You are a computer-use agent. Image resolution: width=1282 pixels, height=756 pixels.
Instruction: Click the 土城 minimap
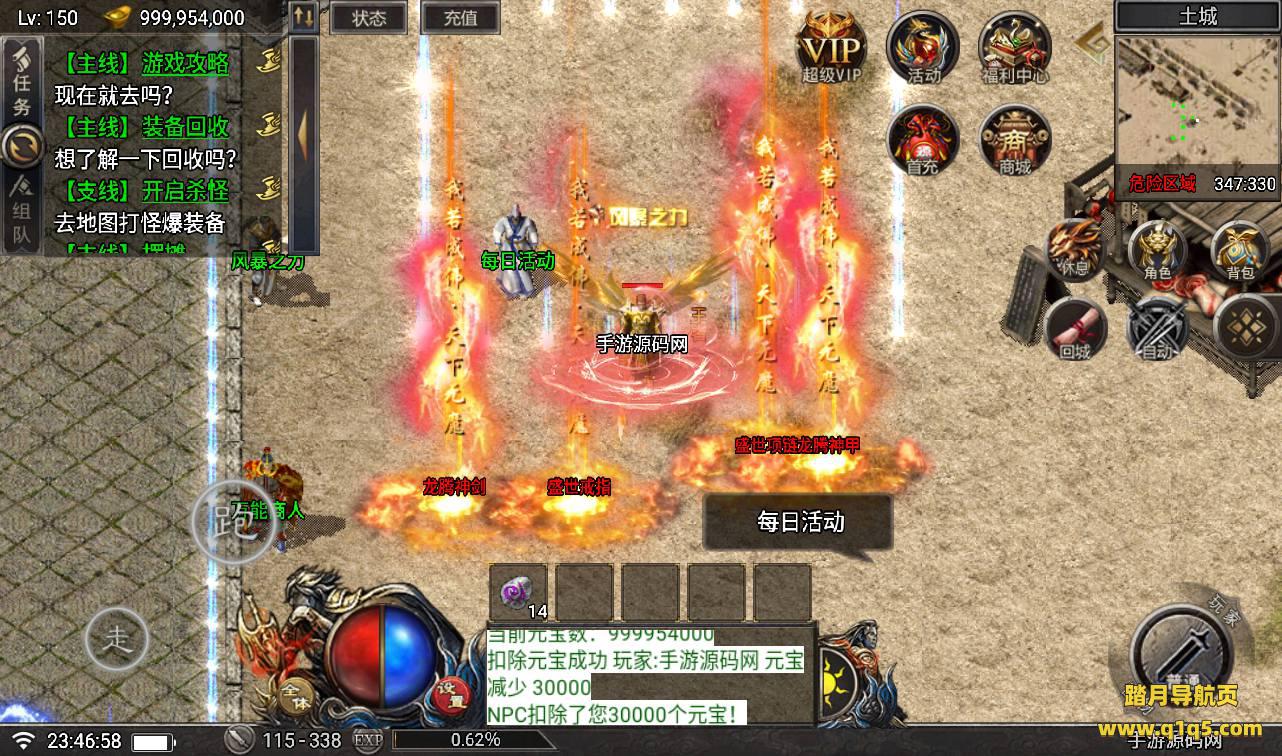tap(1197, 110)
